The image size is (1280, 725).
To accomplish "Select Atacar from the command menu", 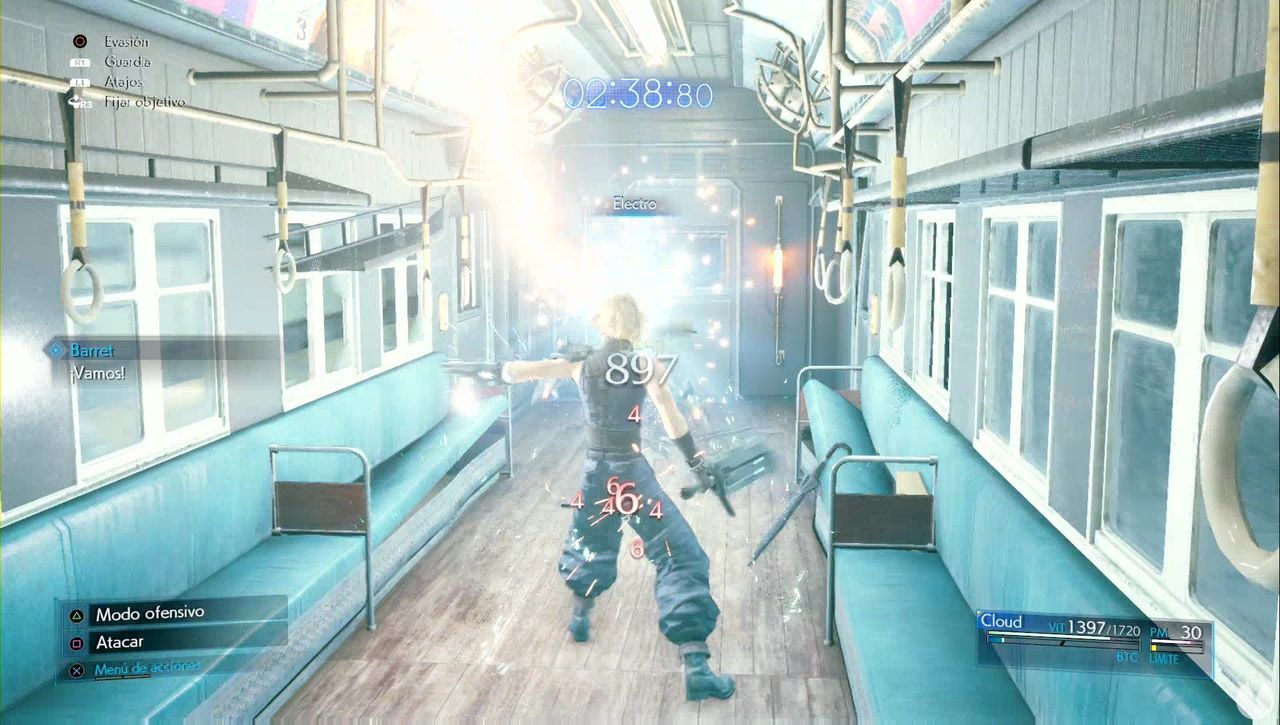I will 120,642.
